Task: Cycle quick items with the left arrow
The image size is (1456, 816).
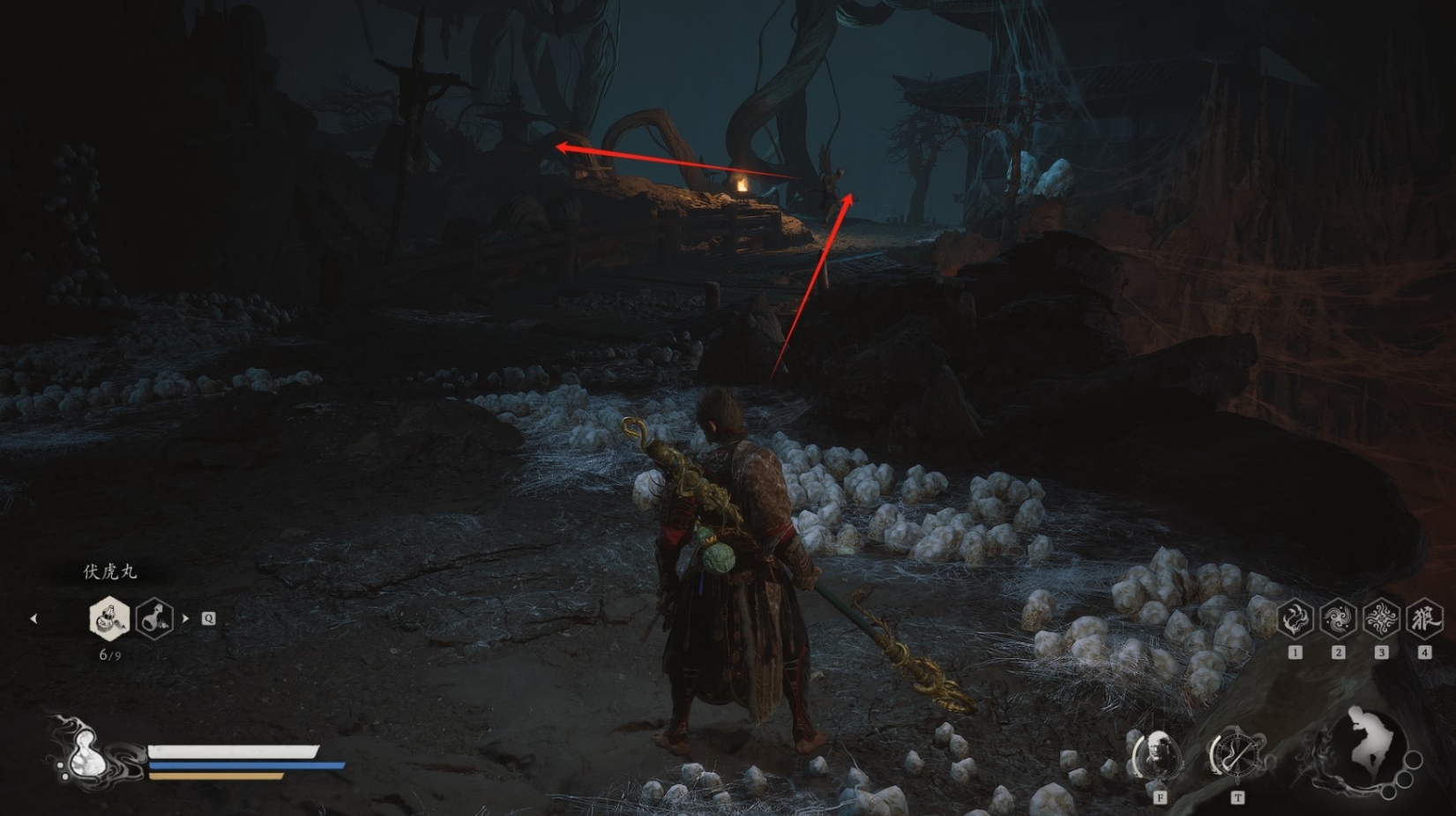Action: 34,618
